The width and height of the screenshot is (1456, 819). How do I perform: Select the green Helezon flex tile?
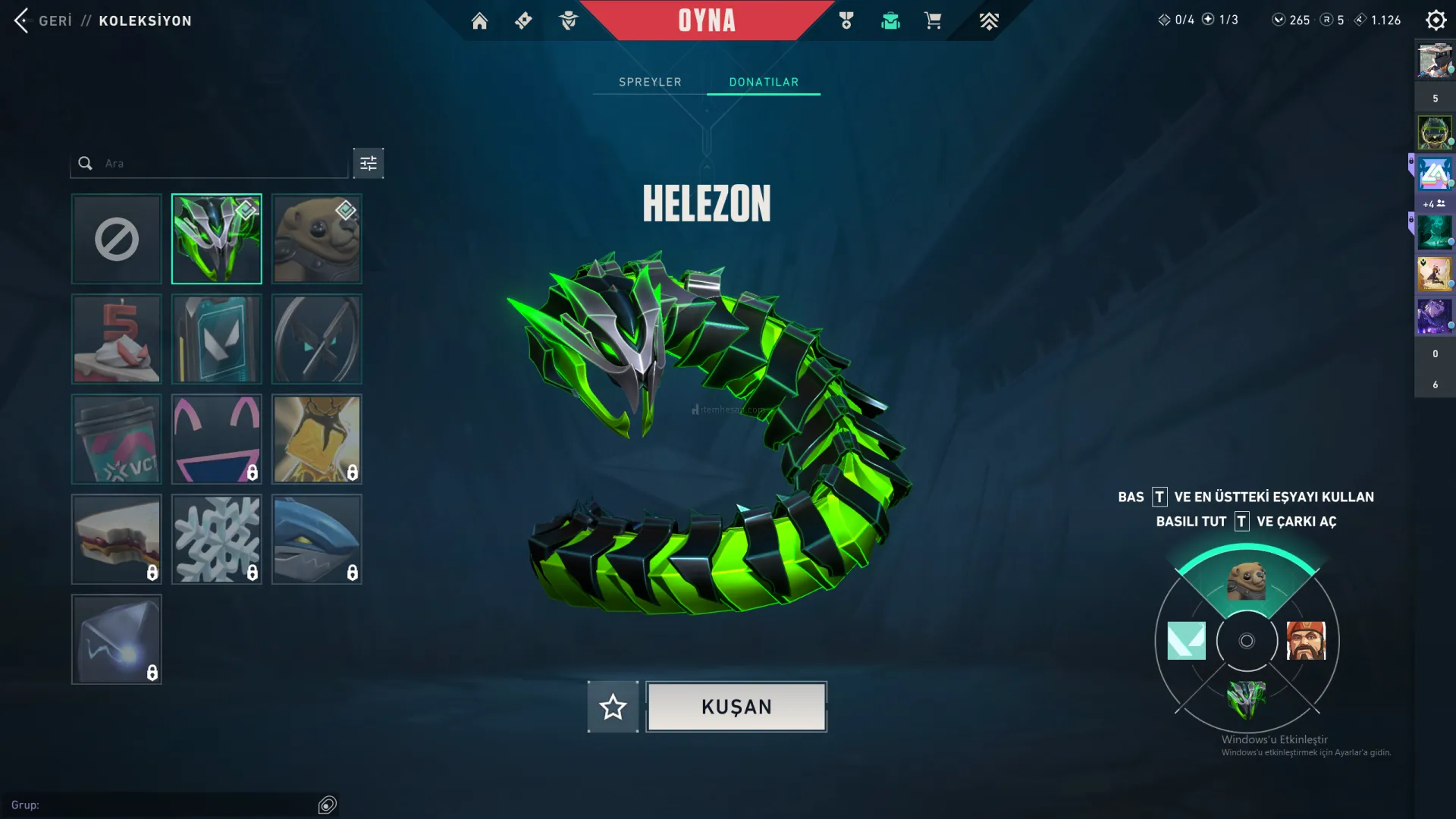coord(217,240)
